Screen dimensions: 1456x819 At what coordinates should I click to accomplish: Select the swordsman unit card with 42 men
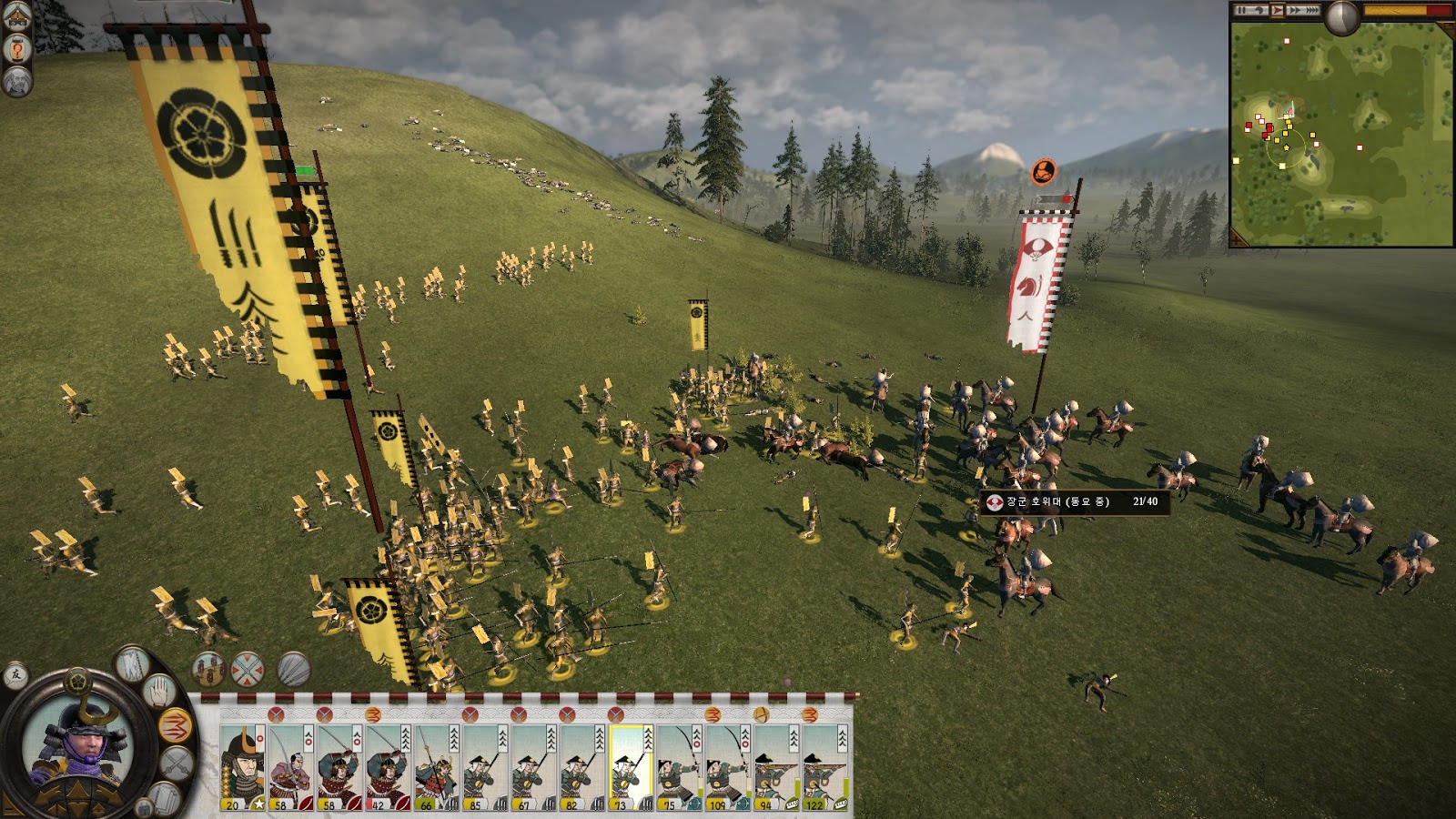[389, 765]
